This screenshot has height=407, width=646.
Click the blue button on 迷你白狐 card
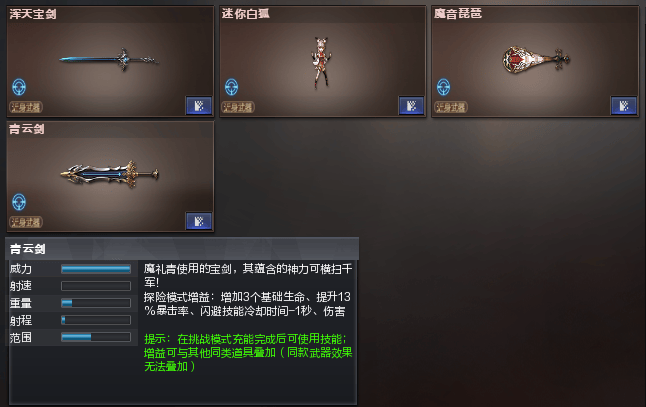[x=410, y=106]
